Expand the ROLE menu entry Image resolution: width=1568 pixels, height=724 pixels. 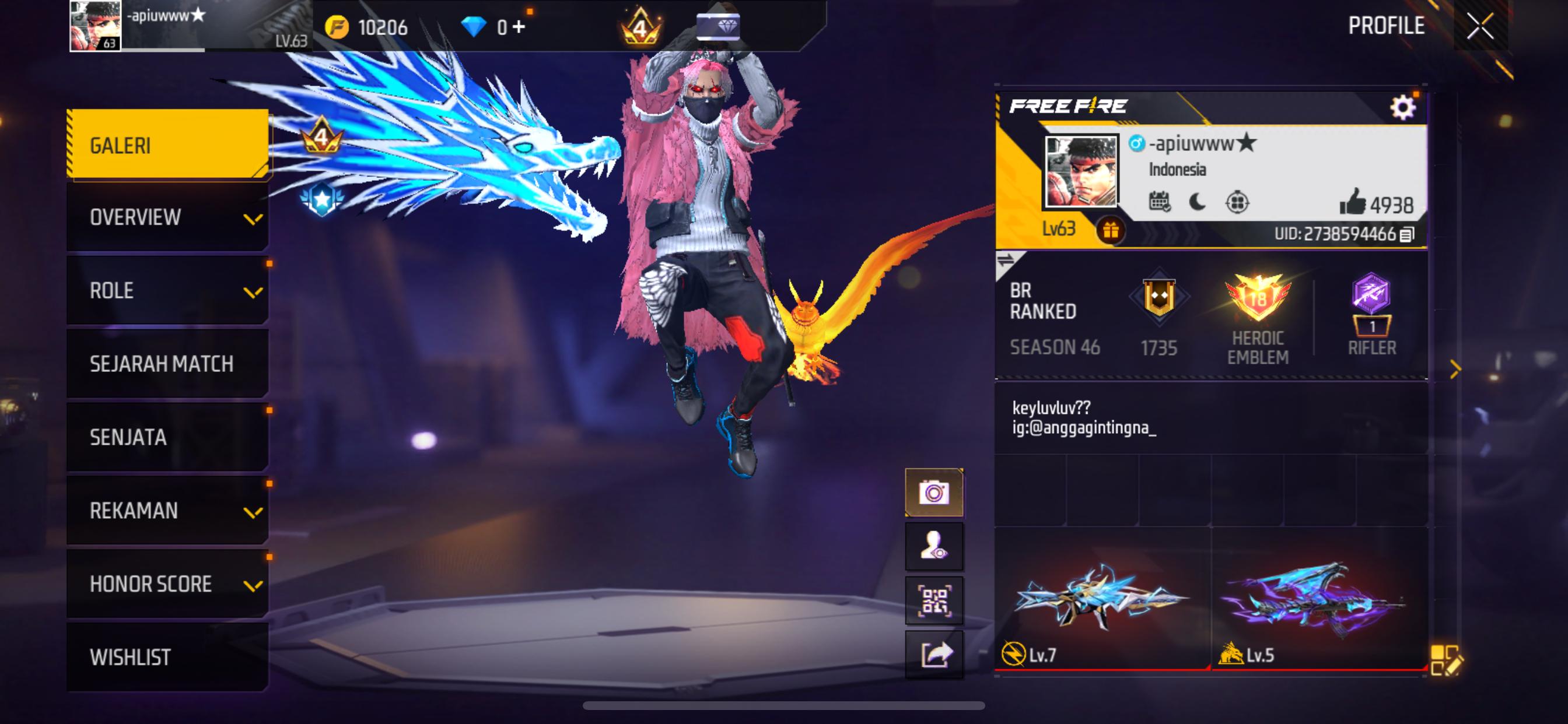point(167,290)
